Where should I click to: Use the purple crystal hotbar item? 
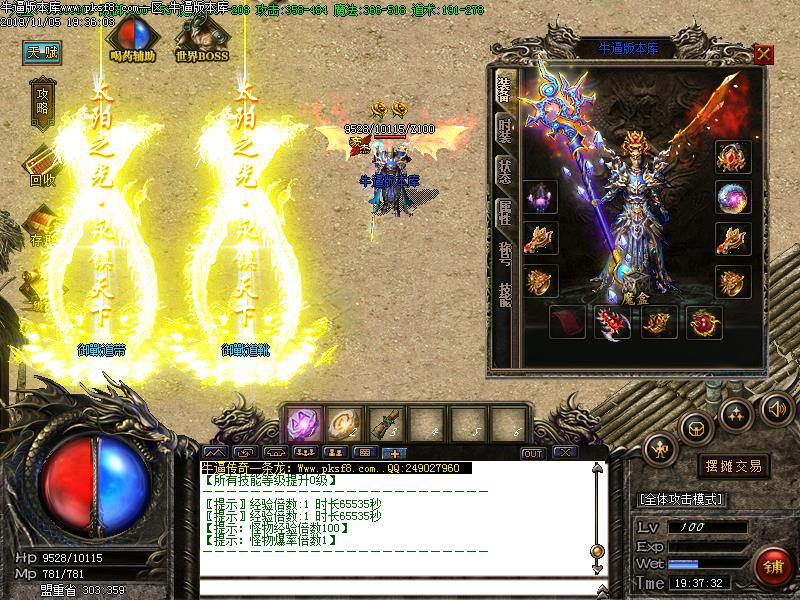[303, 422]
